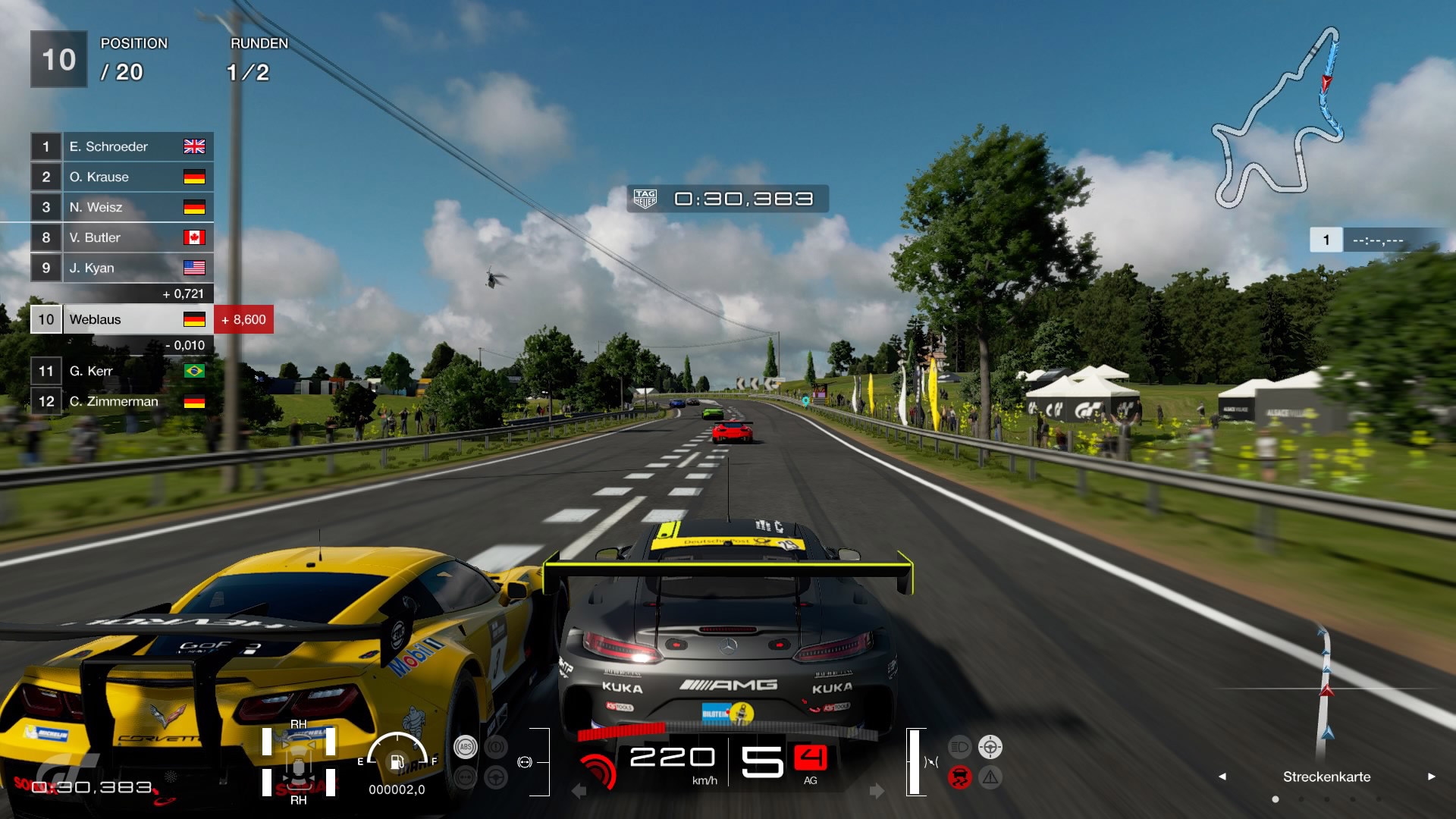Choose C. Zimmerman in the standings
Screen dimensions: 1456x819
pos(121,401)
